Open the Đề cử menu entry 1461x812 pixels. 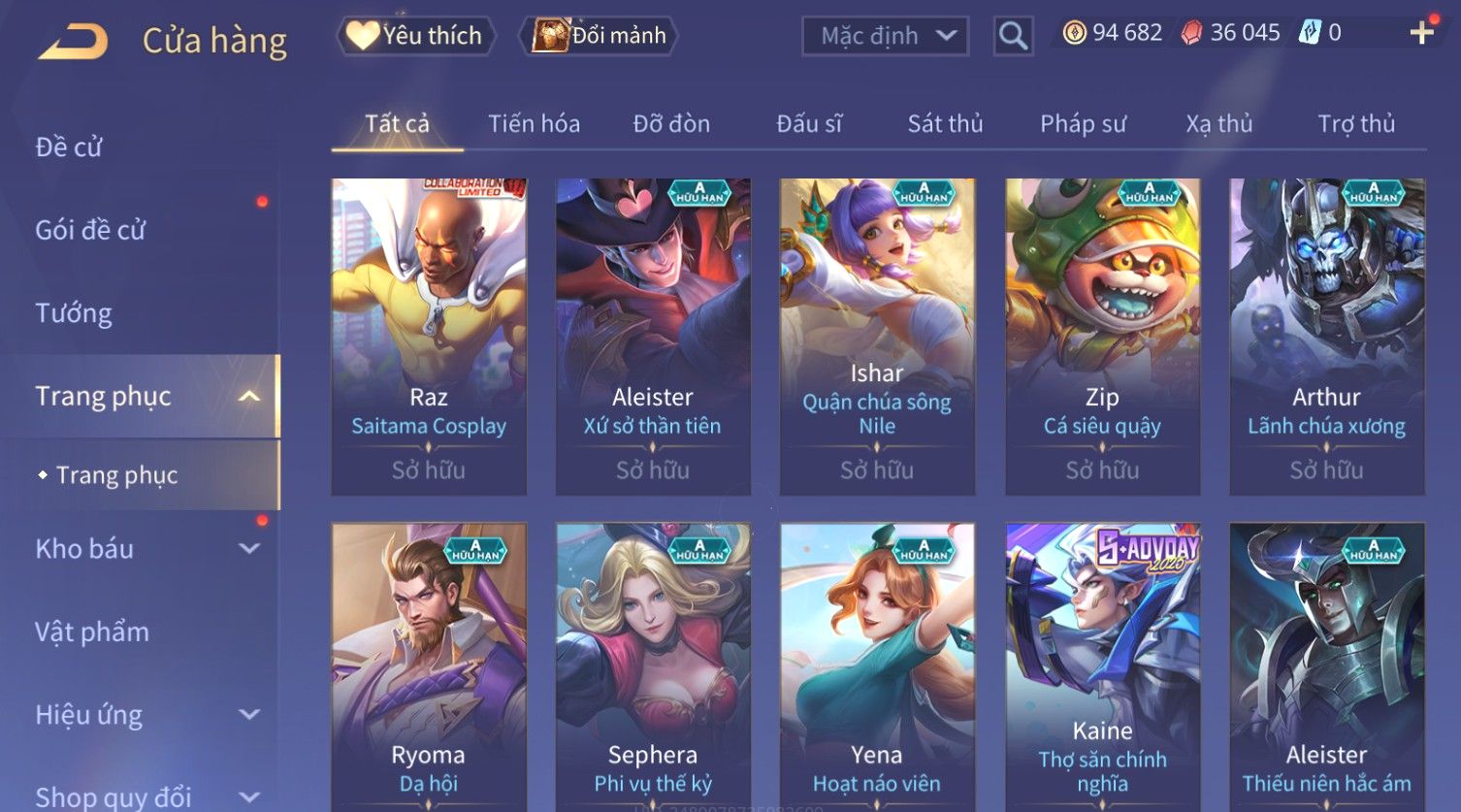click(69, 147)
